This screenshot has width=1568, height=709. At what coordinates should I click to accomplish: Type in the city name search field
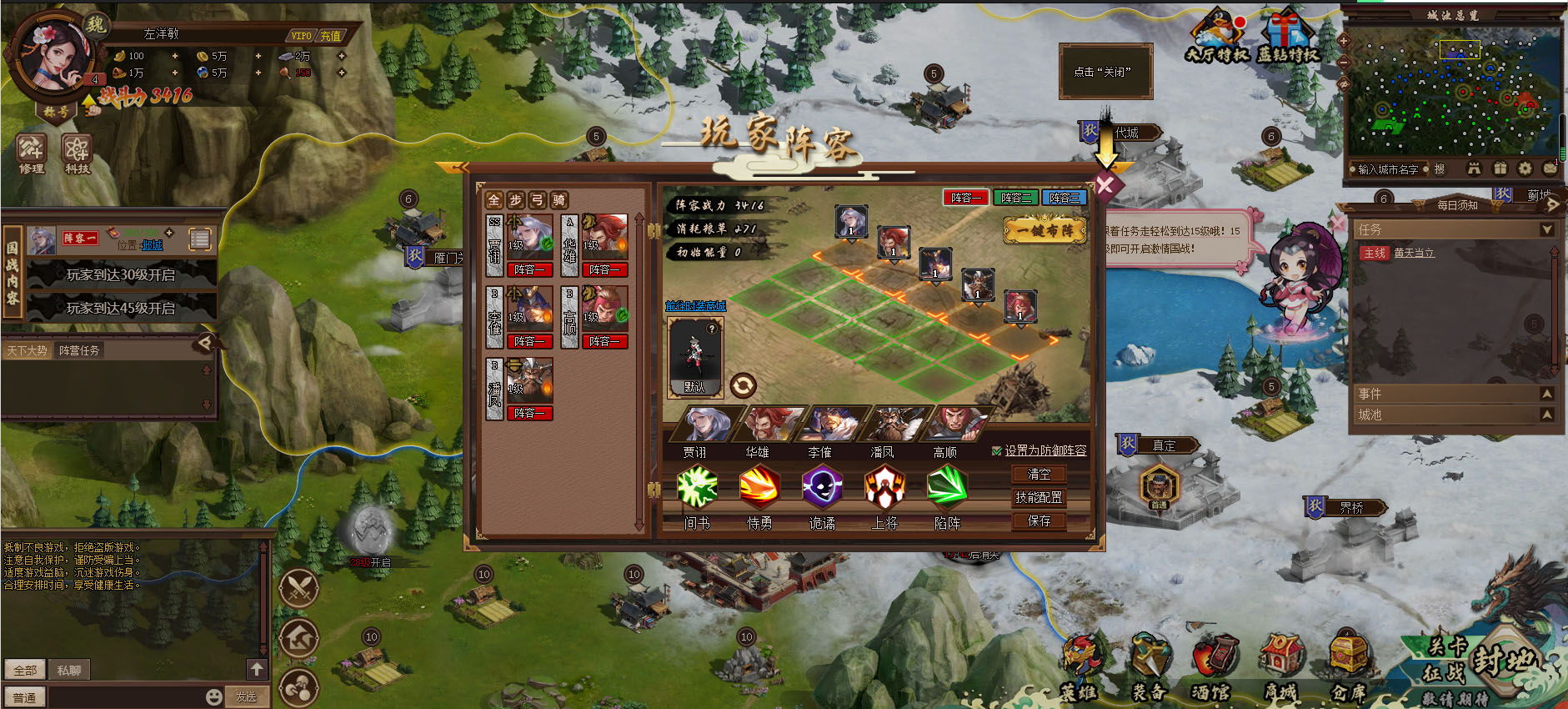point(1388,169)
